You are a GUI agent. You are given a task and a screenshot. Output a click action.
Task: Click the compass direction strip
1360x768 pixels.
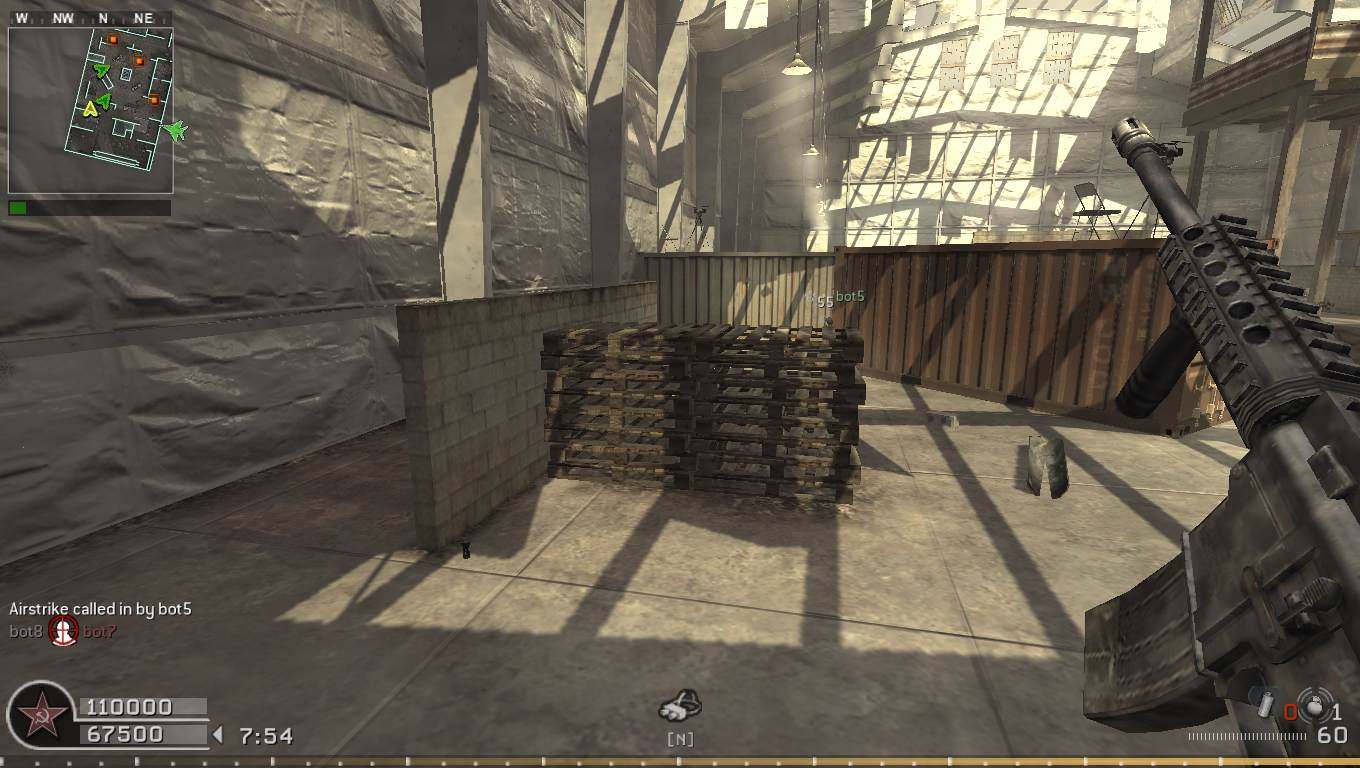pos(90,18)
